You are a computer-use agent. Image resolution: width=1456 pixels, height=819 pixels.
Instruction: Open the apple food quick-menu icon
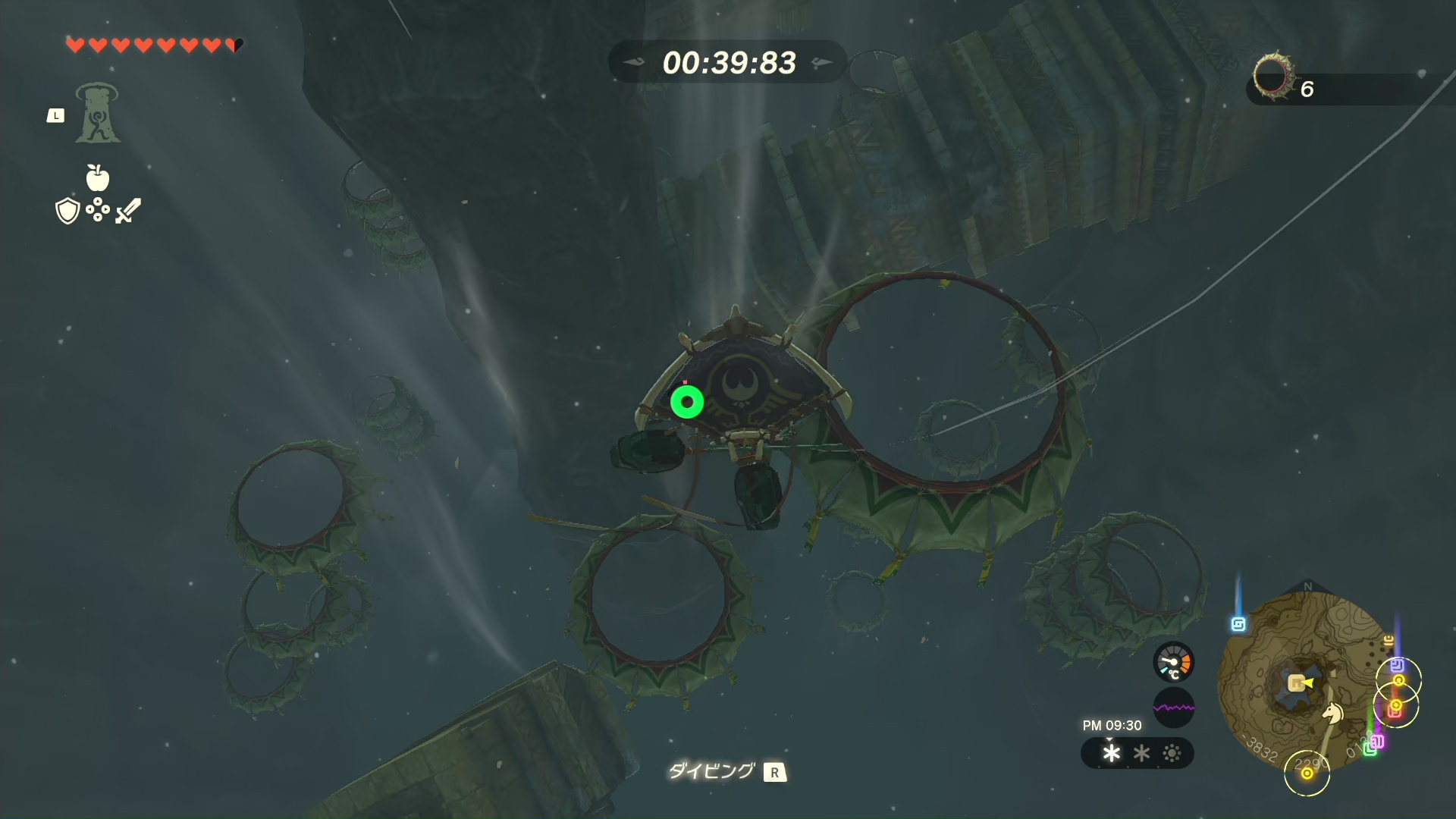[x=98, y=177]
